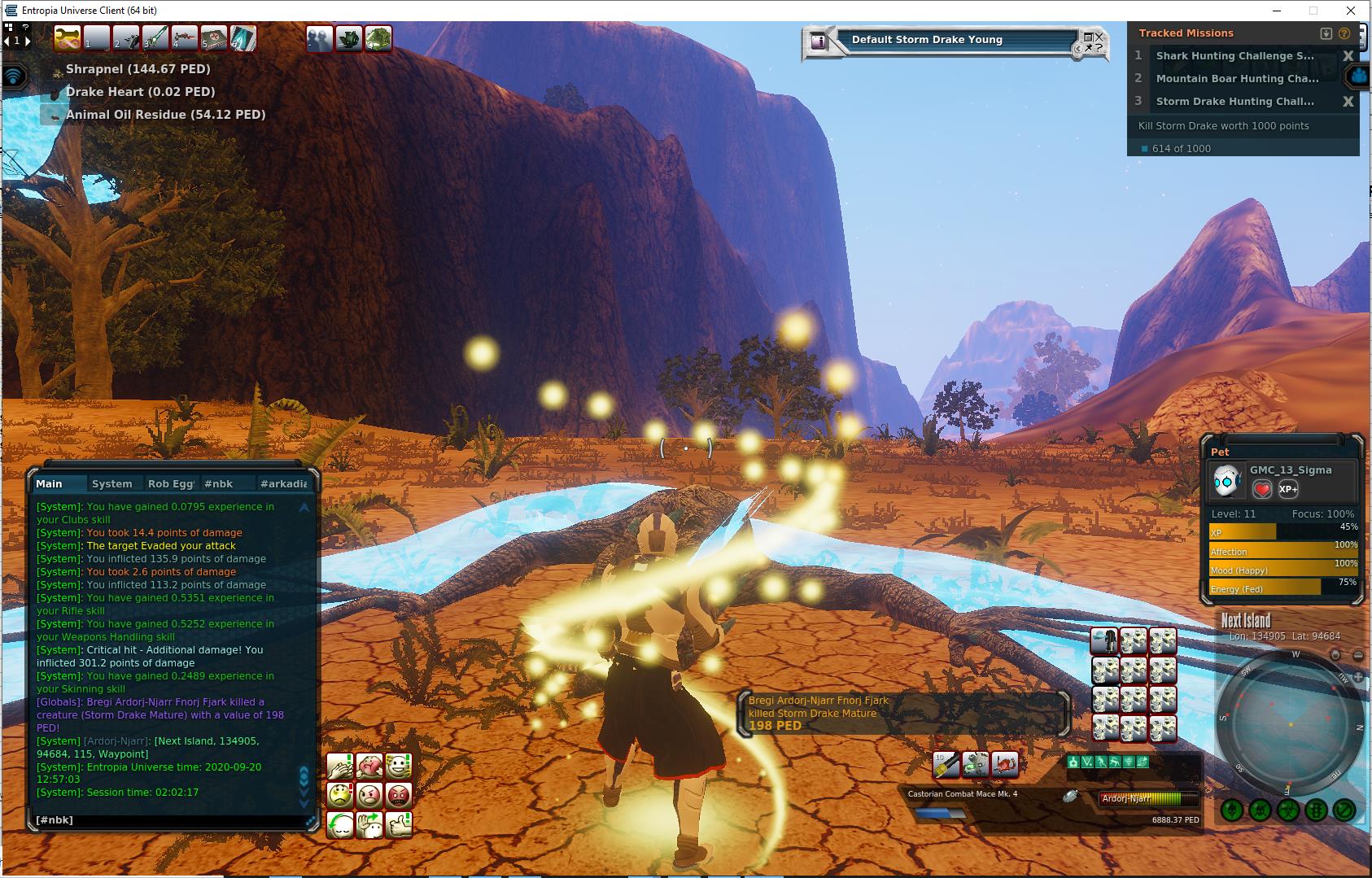Select the red crab creature slot
Image resolution: width=1372 pixels, height=878 pixels.
click(1005, 764)
